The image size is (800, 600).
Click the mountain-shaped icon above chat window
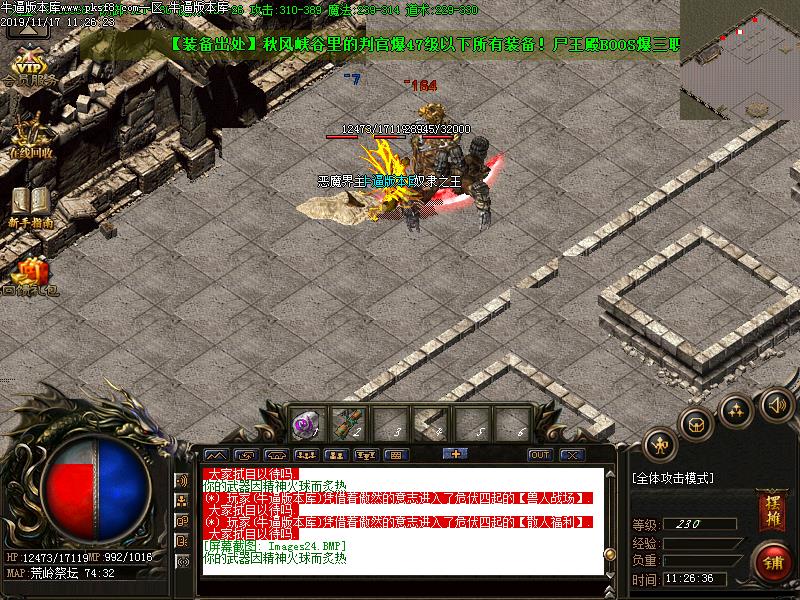click(x=215, y=455)
